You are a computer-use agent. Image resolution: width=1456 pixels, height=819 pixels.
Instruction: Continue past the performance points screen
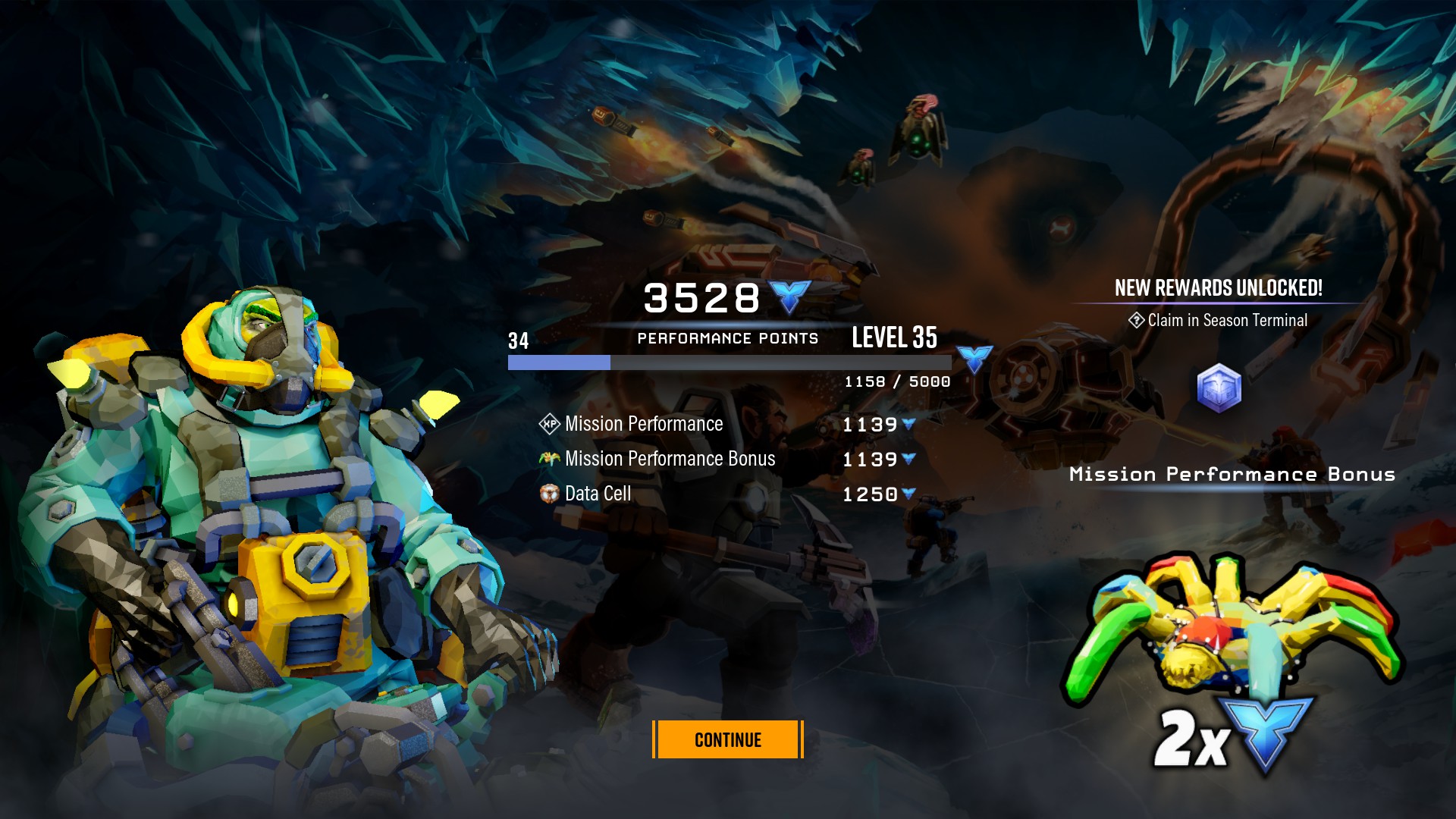click(x=727, y=739)
